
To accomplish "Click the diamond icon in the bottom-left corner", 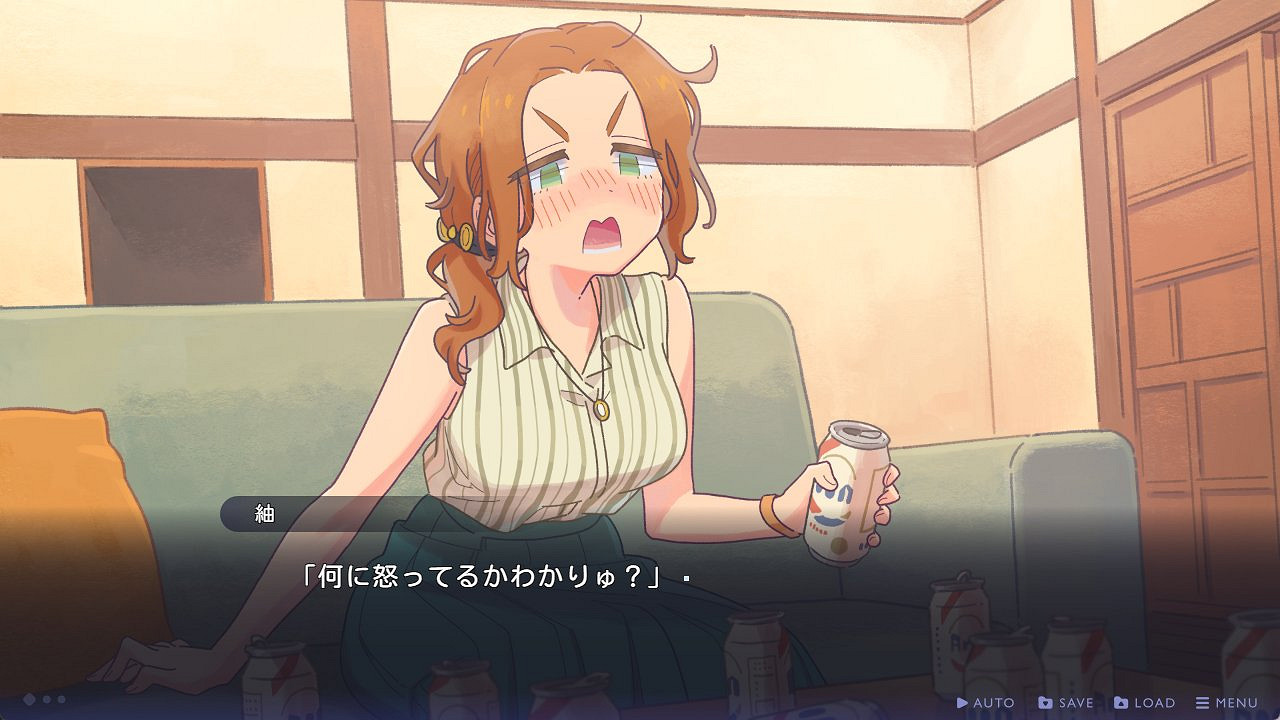I will 29,699.
